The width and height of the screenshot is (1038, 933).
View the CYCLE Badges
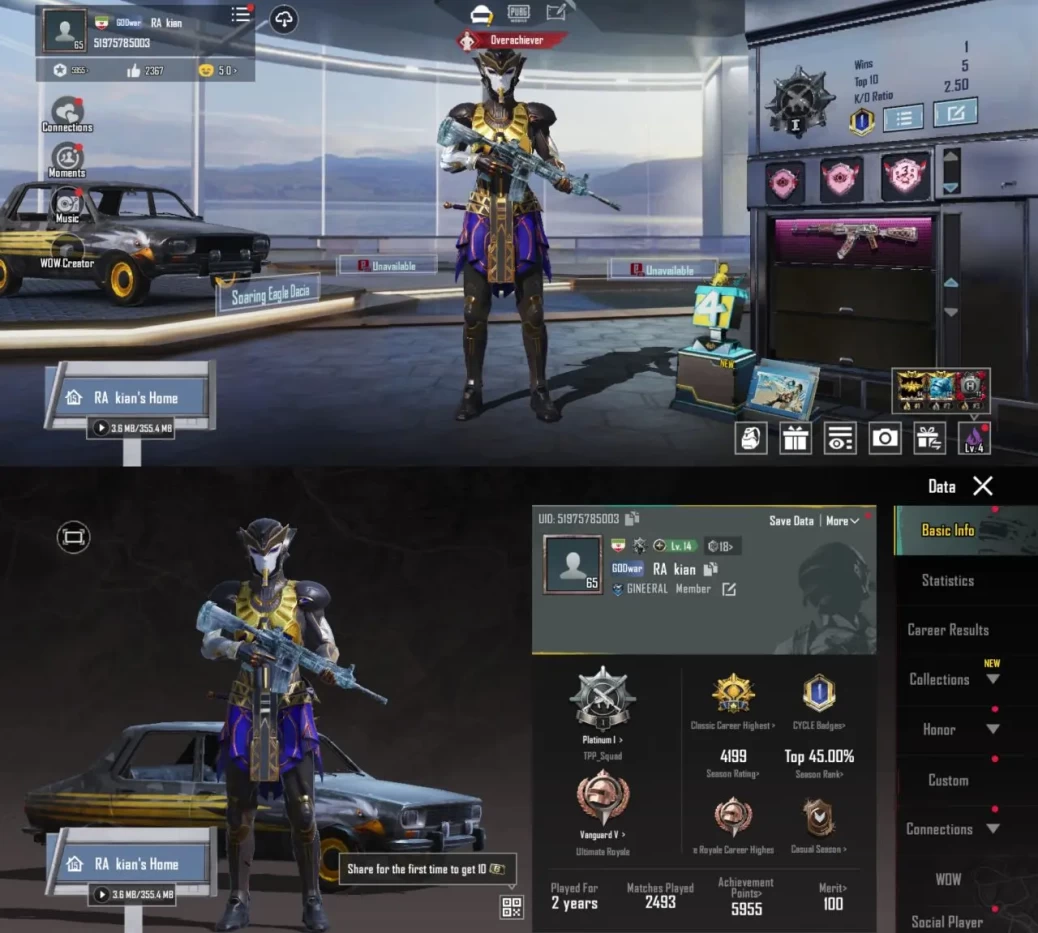818,725
